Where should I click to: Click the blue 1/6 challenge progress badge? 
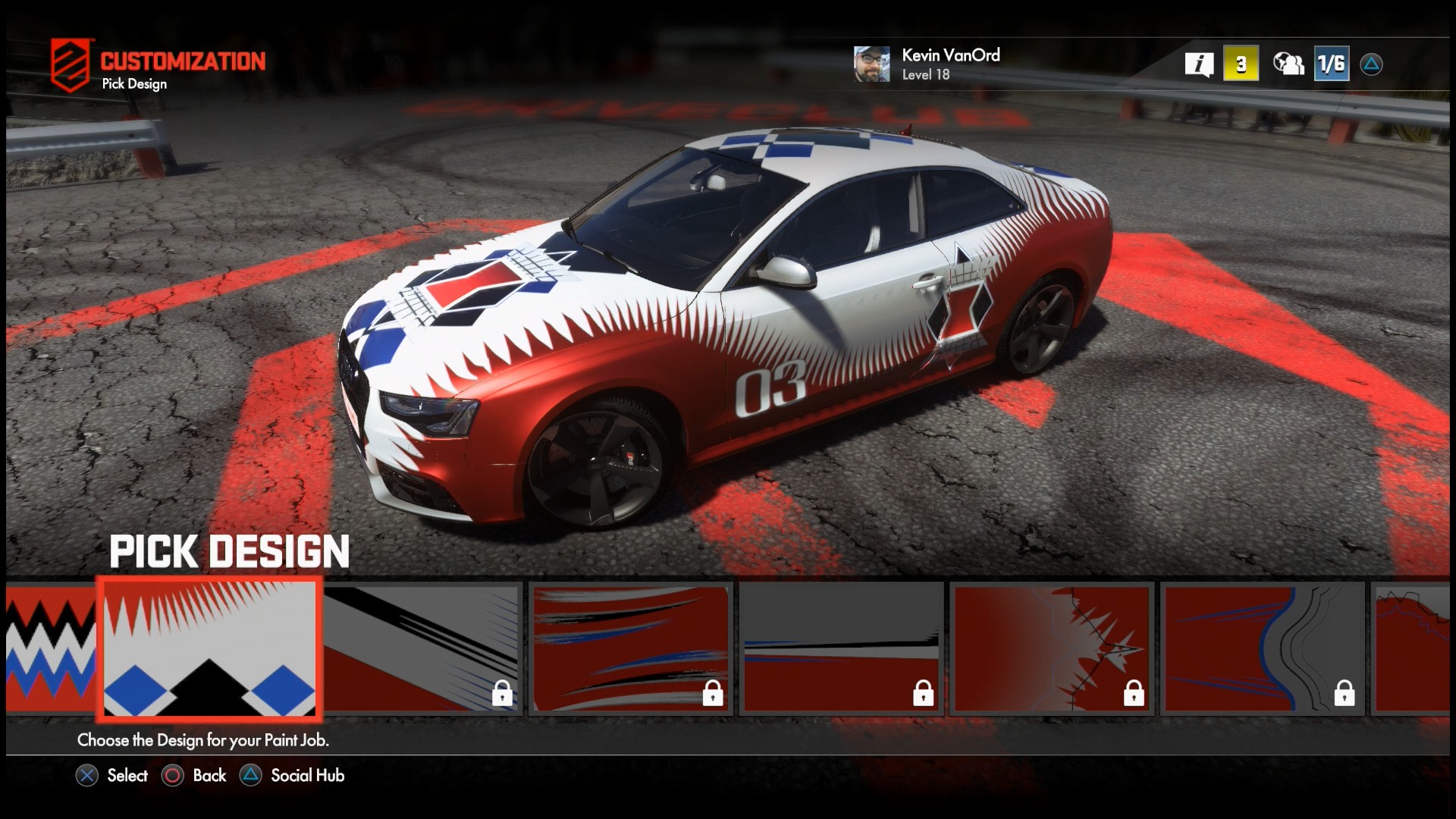point(1332,64)
